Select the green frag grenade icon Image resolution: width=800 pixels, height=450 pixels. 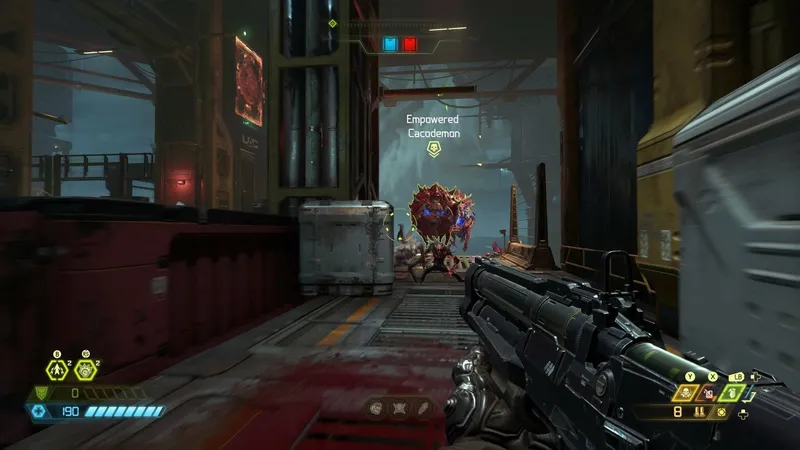coord(733,393)
